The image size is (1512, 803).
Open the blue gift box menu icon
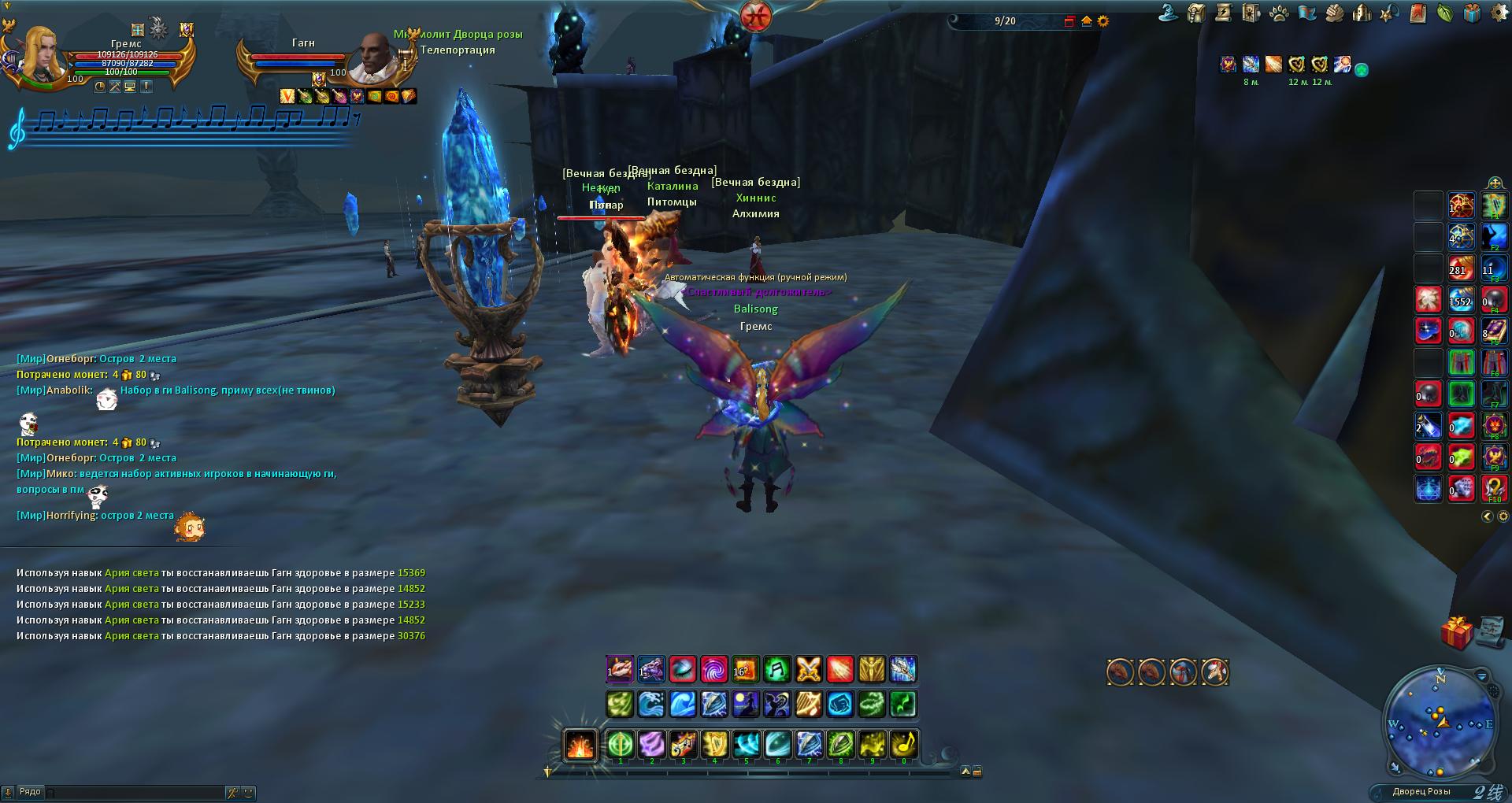coord(1471,13)
